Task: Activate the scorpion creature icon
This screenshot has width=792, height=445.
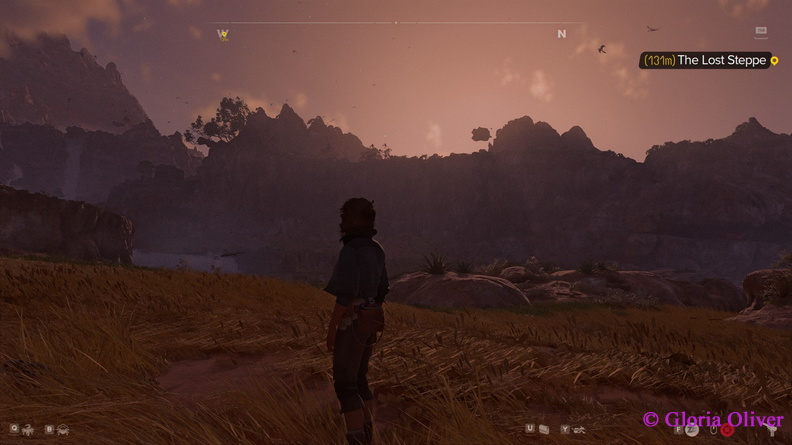Action: point(27,429)
